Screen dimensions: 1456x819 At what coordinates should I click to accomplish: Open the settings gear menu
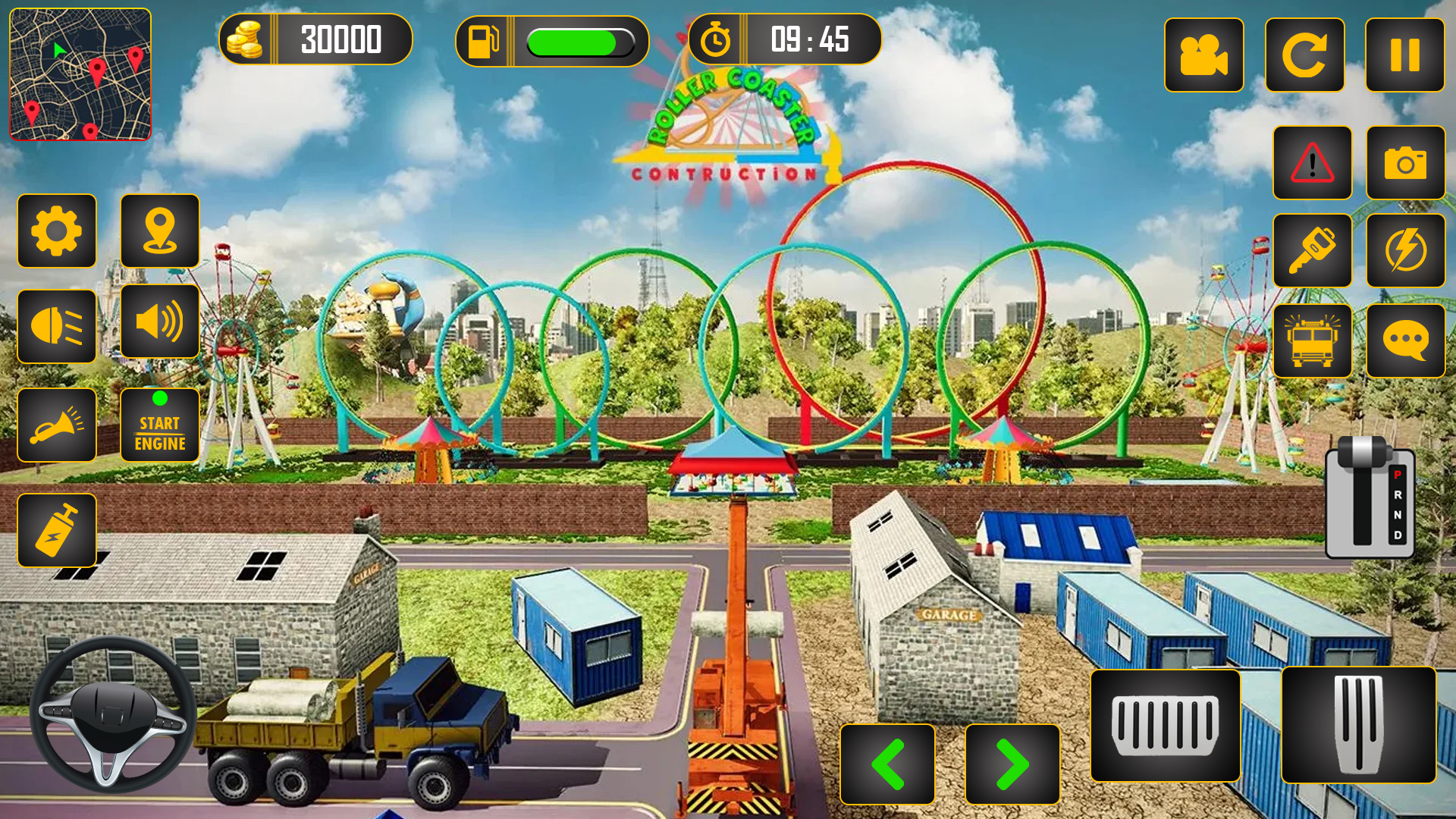(57, 233)
